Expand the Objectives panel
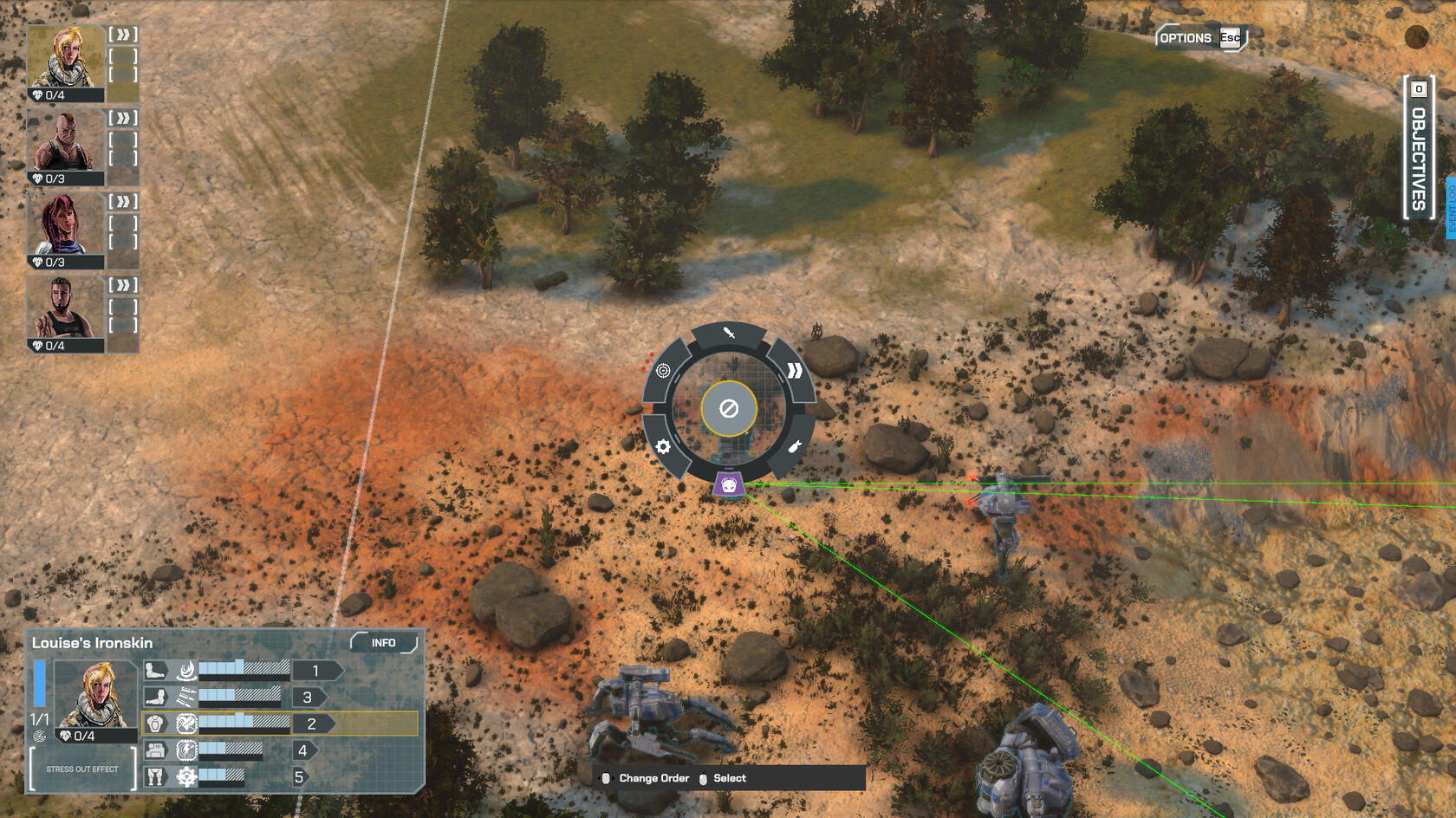The width and height of the screenshot is (1456, 818). tap(1418, 148)
